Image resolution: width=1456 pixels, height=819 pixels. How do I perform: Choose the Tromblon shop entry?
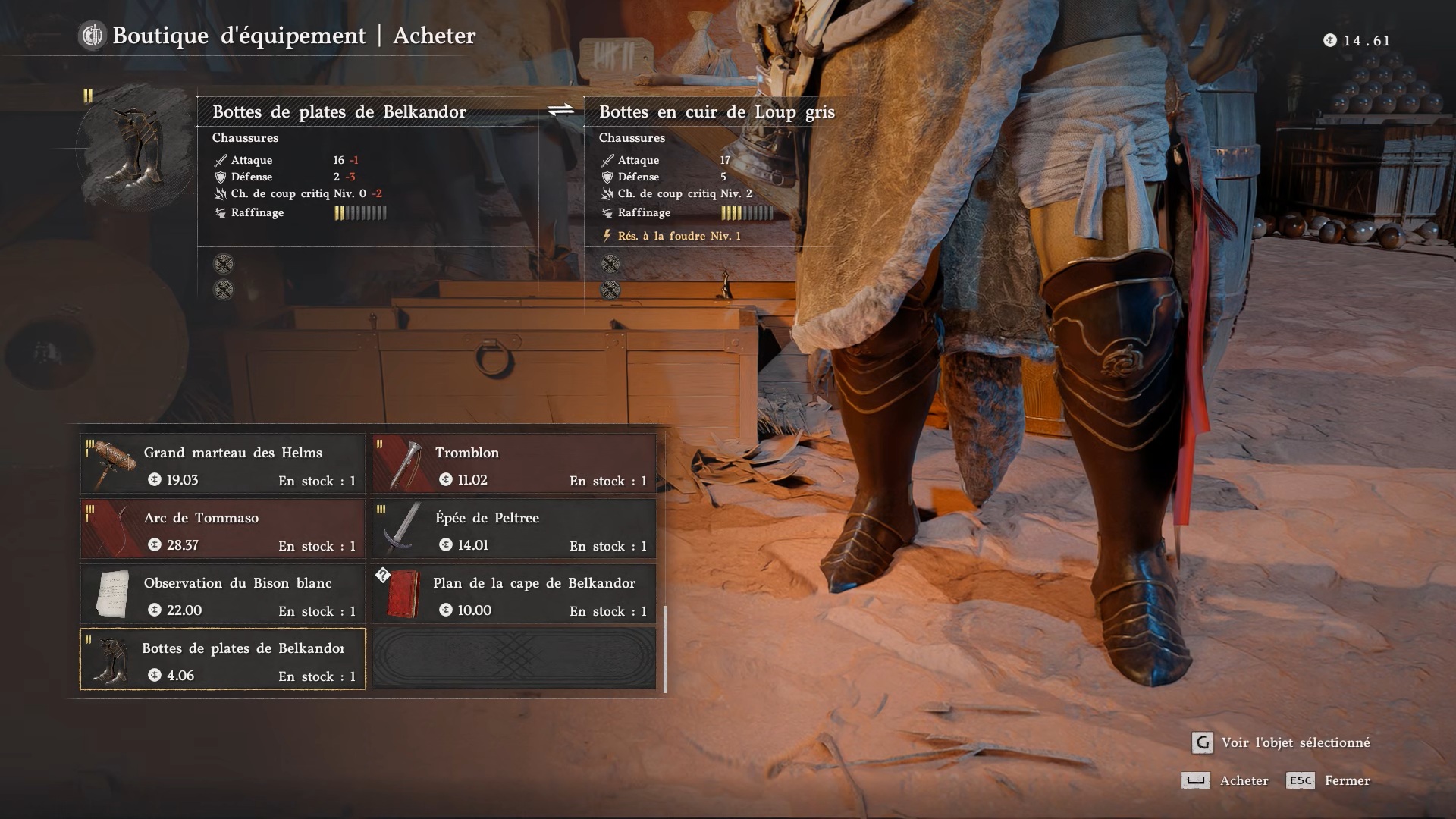514,464
